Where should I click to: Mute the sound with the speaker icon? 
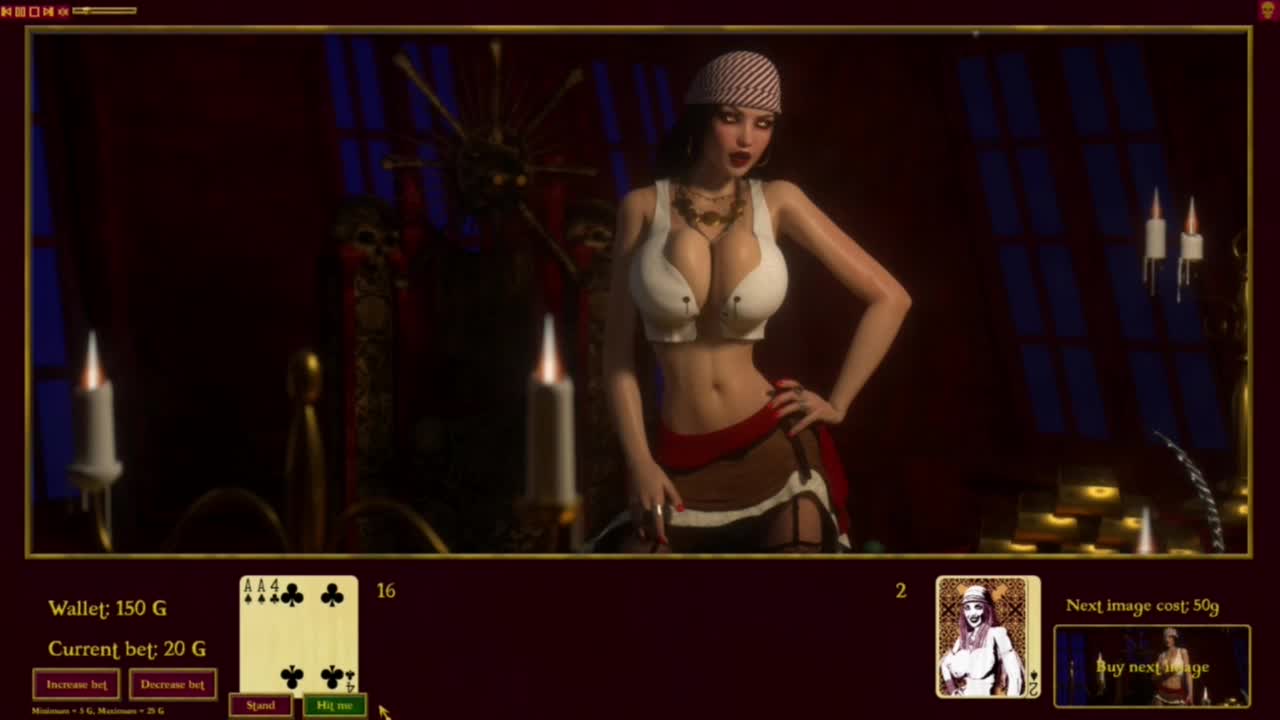tap(63, 11)
